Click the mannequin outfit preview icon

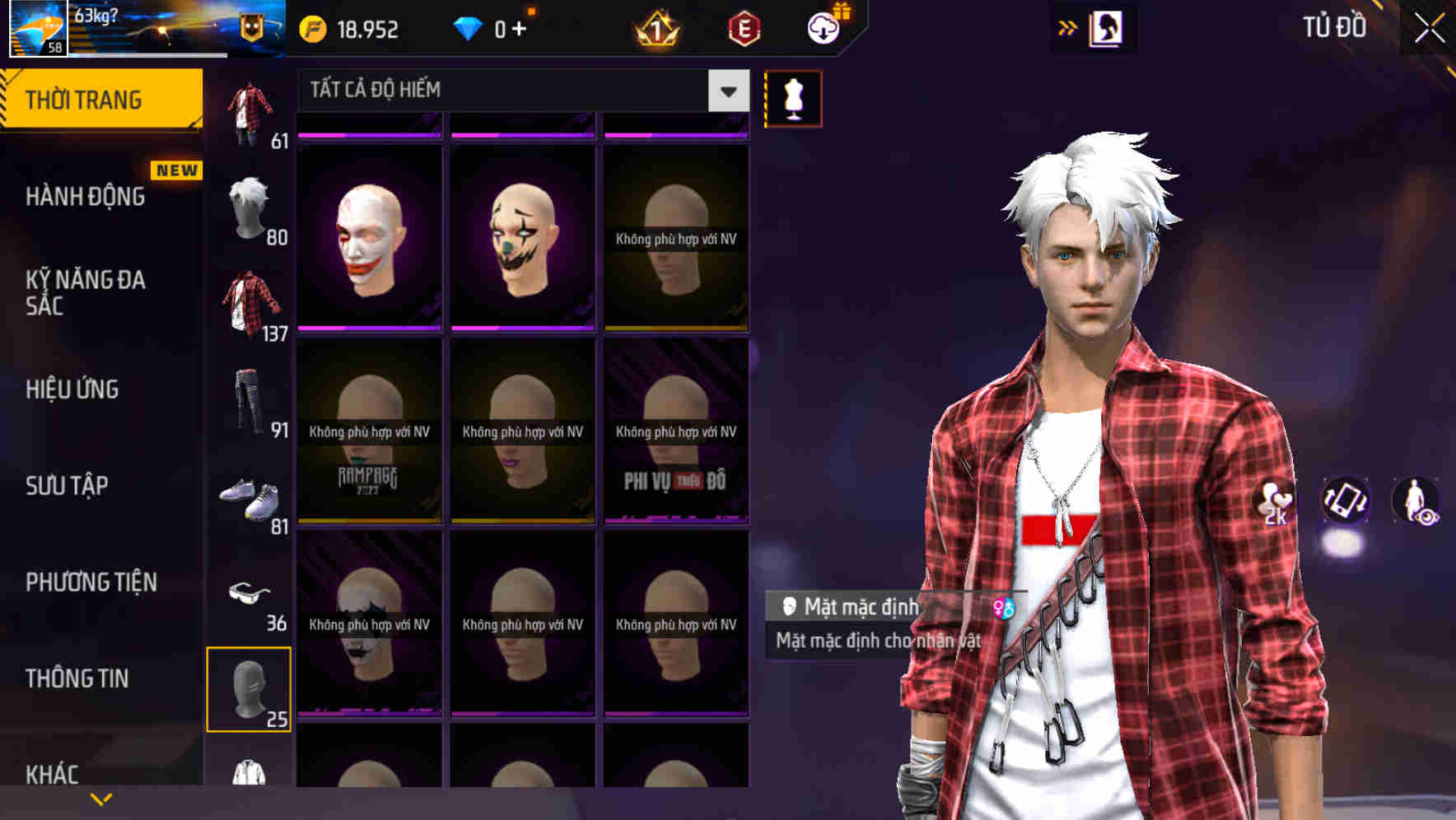pyautogui.click(x=792, y=97)
